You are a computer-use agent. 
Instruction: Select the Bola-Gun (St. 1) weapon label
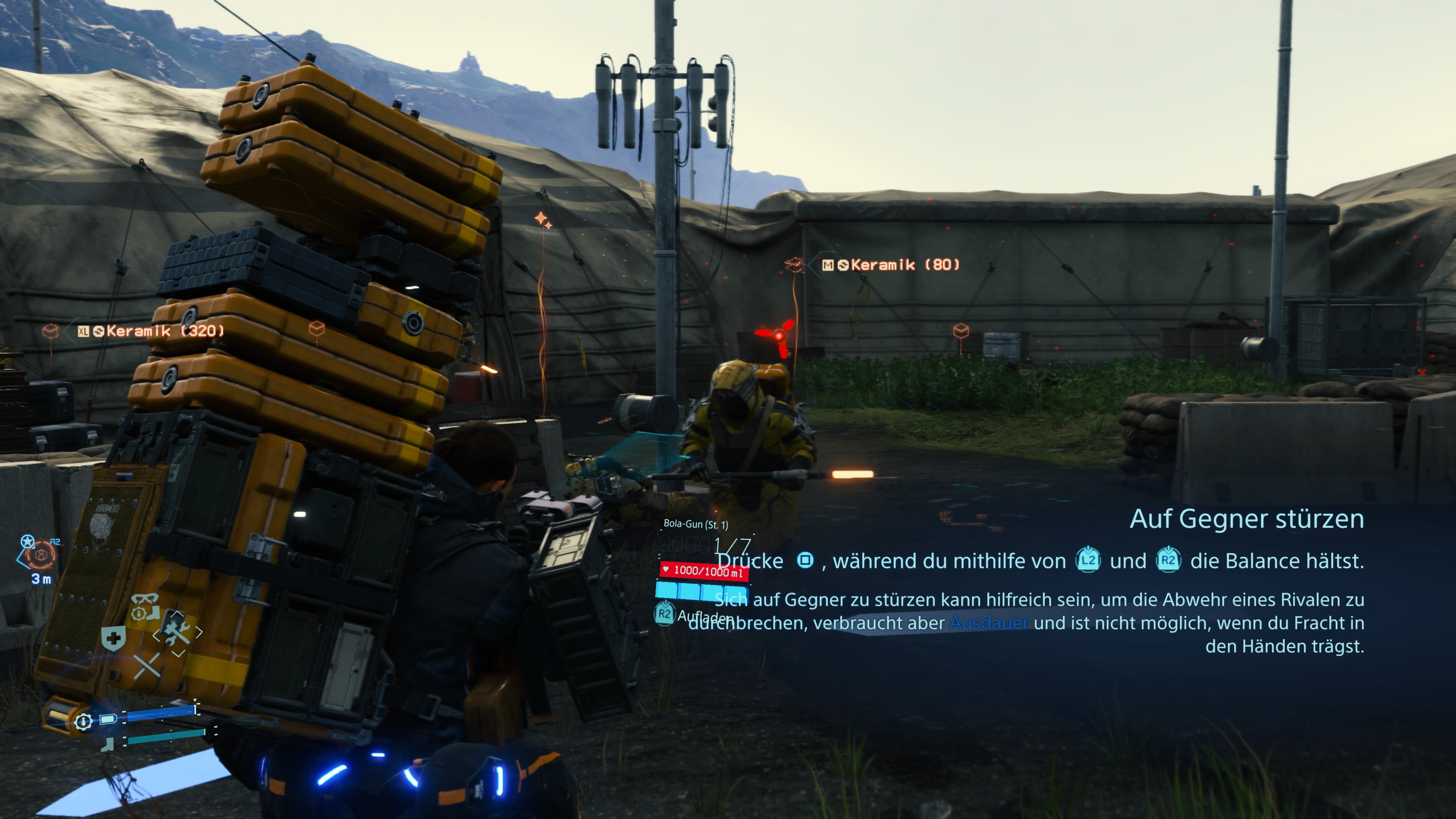click(x=695, y=524)
